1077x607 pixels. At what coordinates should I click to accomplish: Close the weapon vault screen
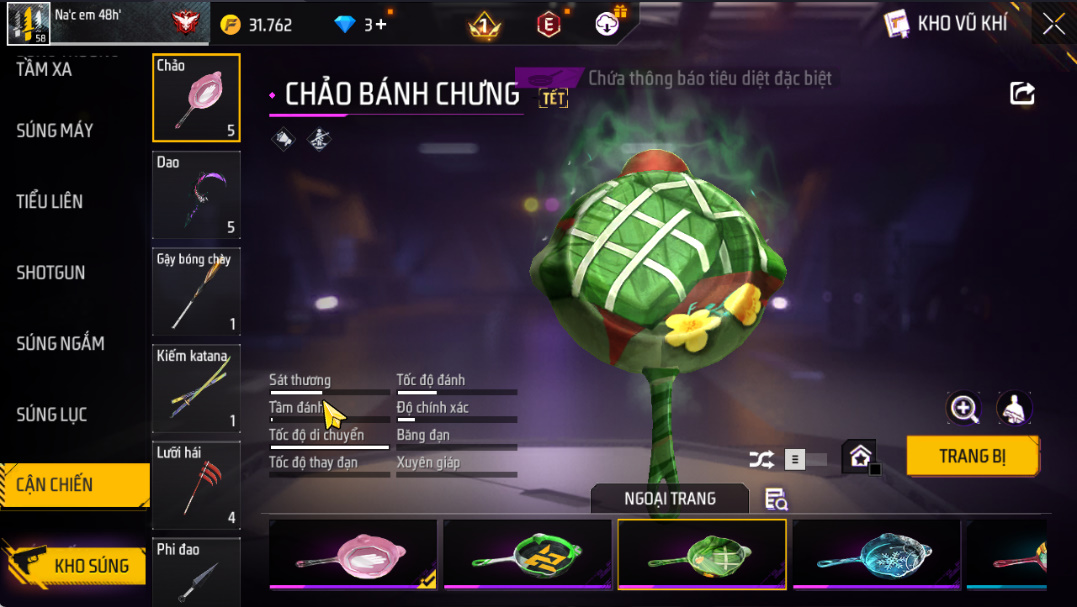[x=1054, y=24]
